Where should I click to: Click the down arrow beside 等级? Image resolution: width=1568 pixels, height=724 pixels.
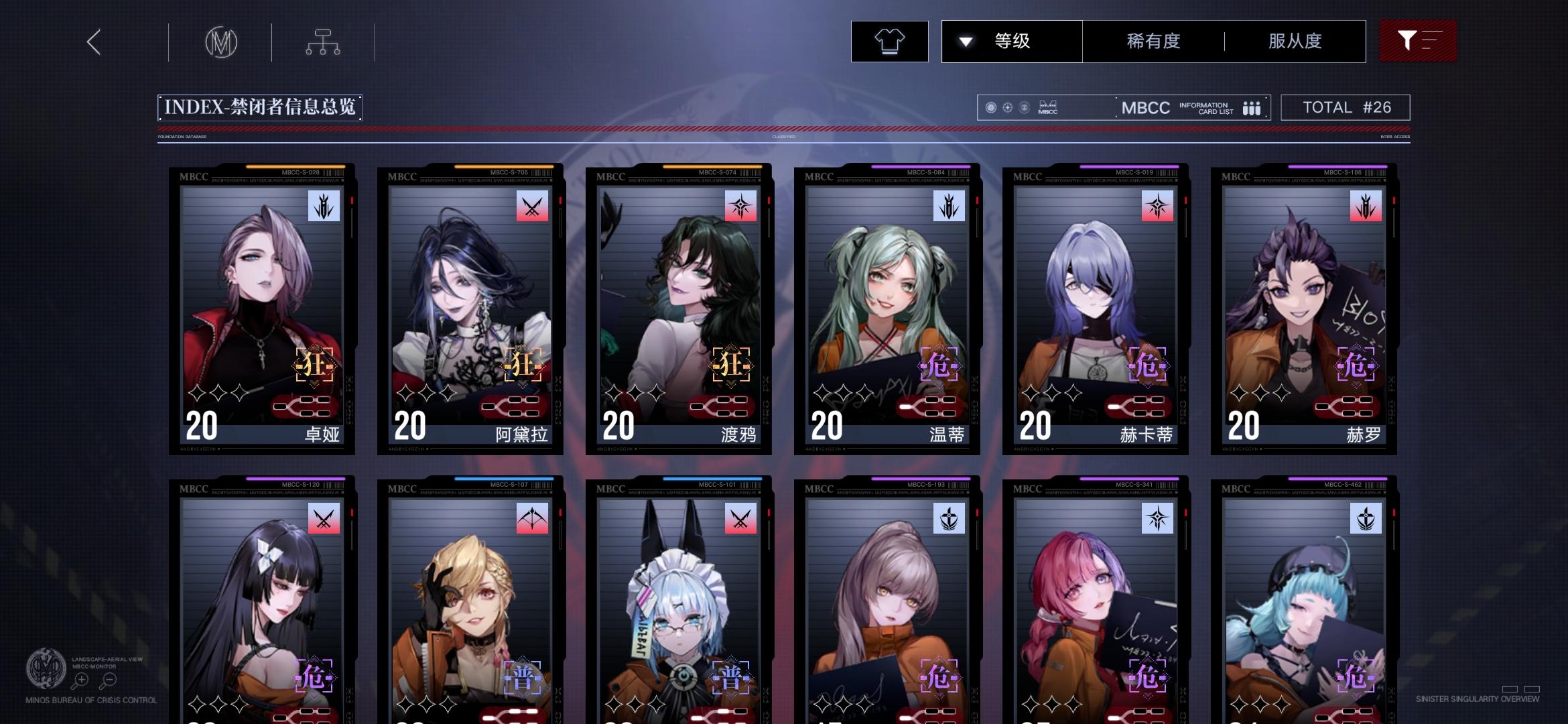pyautogui.click(x=965, y=42)
